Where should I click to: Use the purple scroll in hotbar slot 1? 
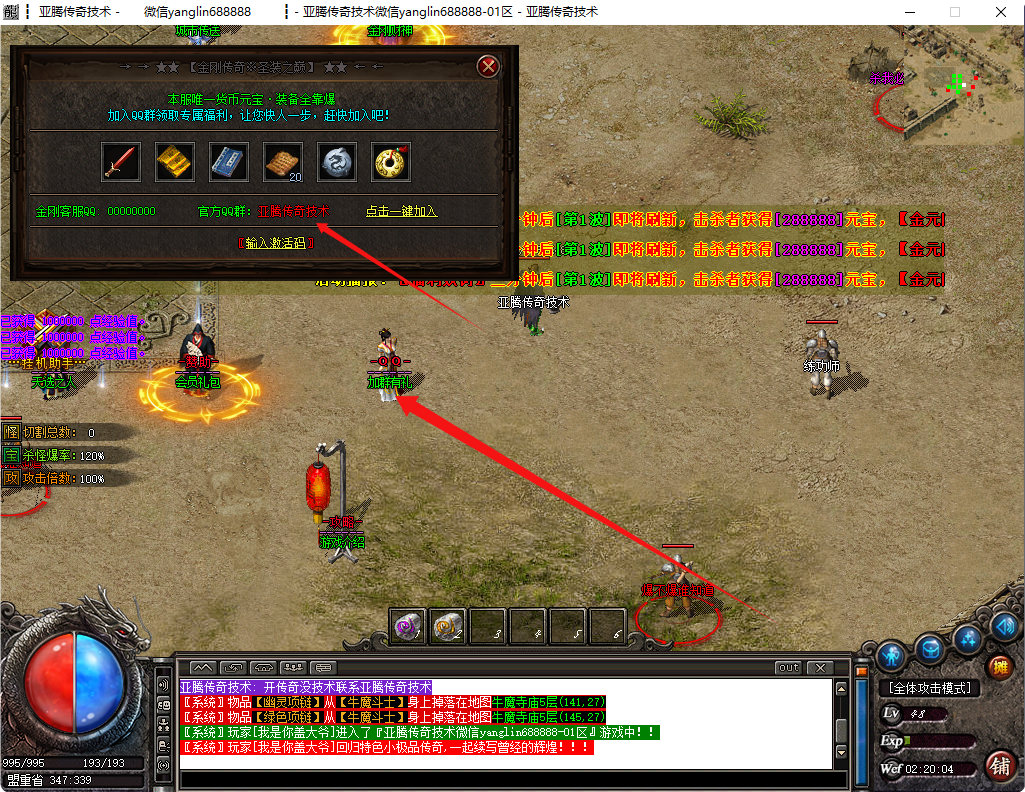click(x=408, y=626)
